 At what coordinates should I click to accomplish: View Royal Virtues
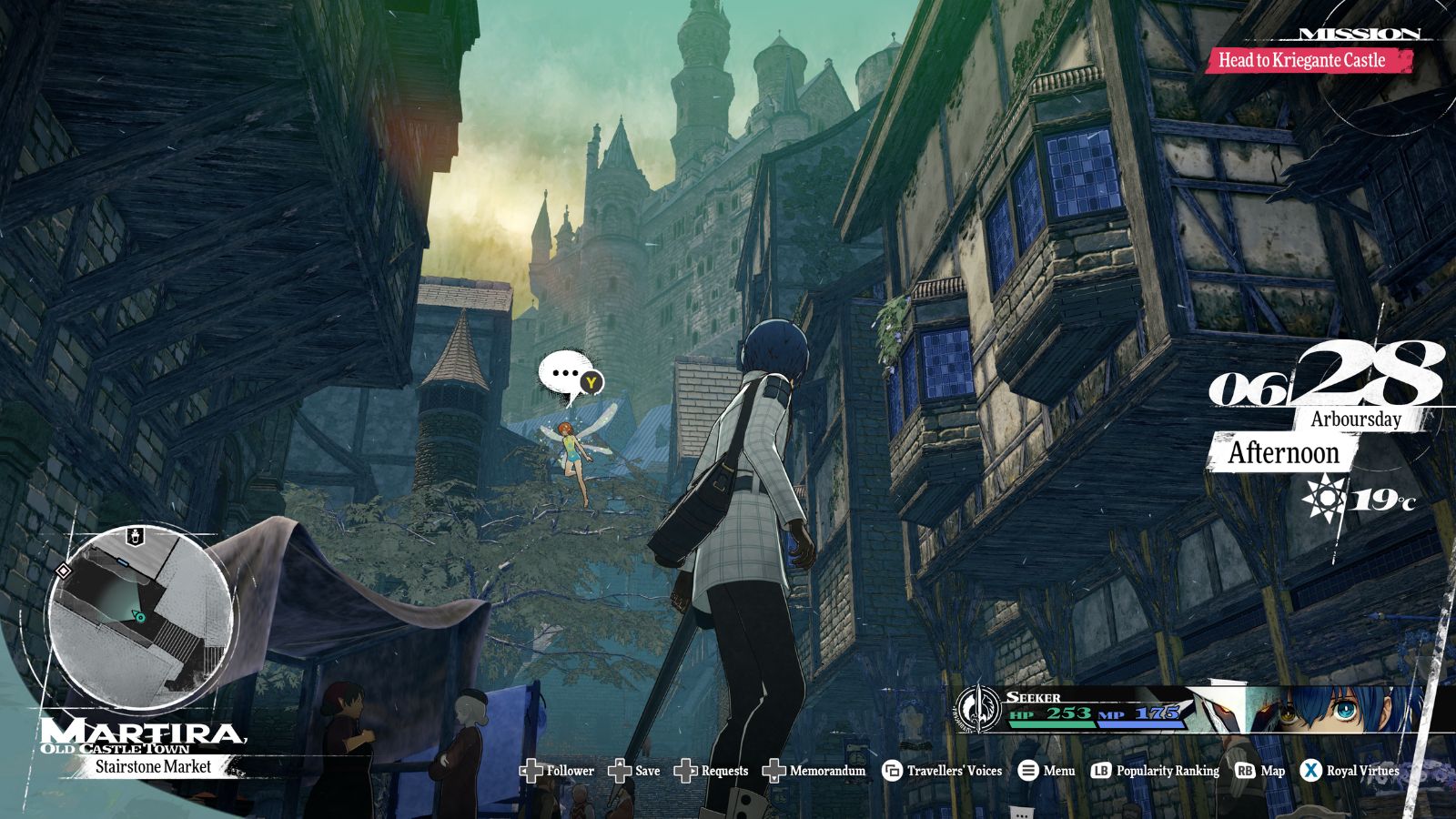tap(1350, 771)
